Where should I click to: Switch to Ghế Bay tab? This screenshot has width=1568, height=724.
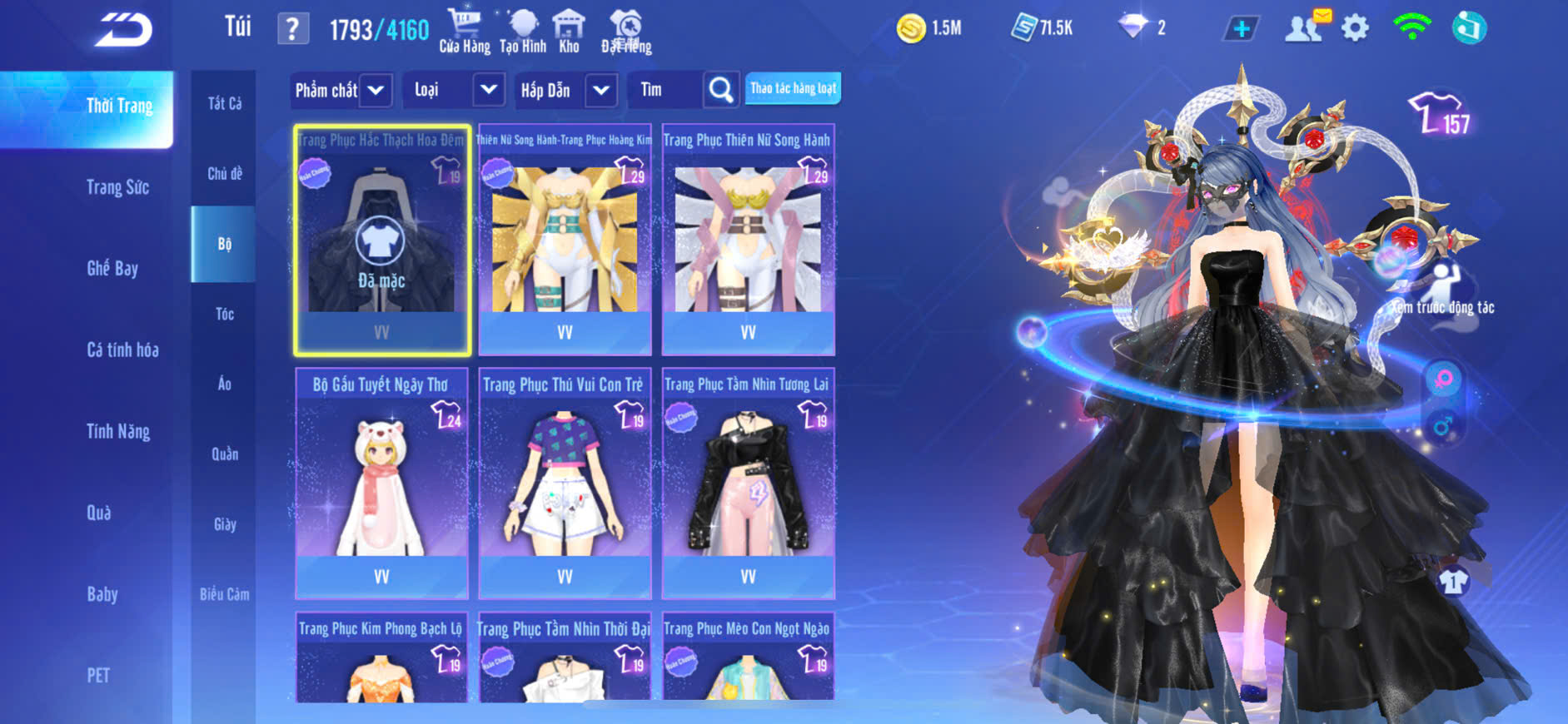[x=112, y=268]
